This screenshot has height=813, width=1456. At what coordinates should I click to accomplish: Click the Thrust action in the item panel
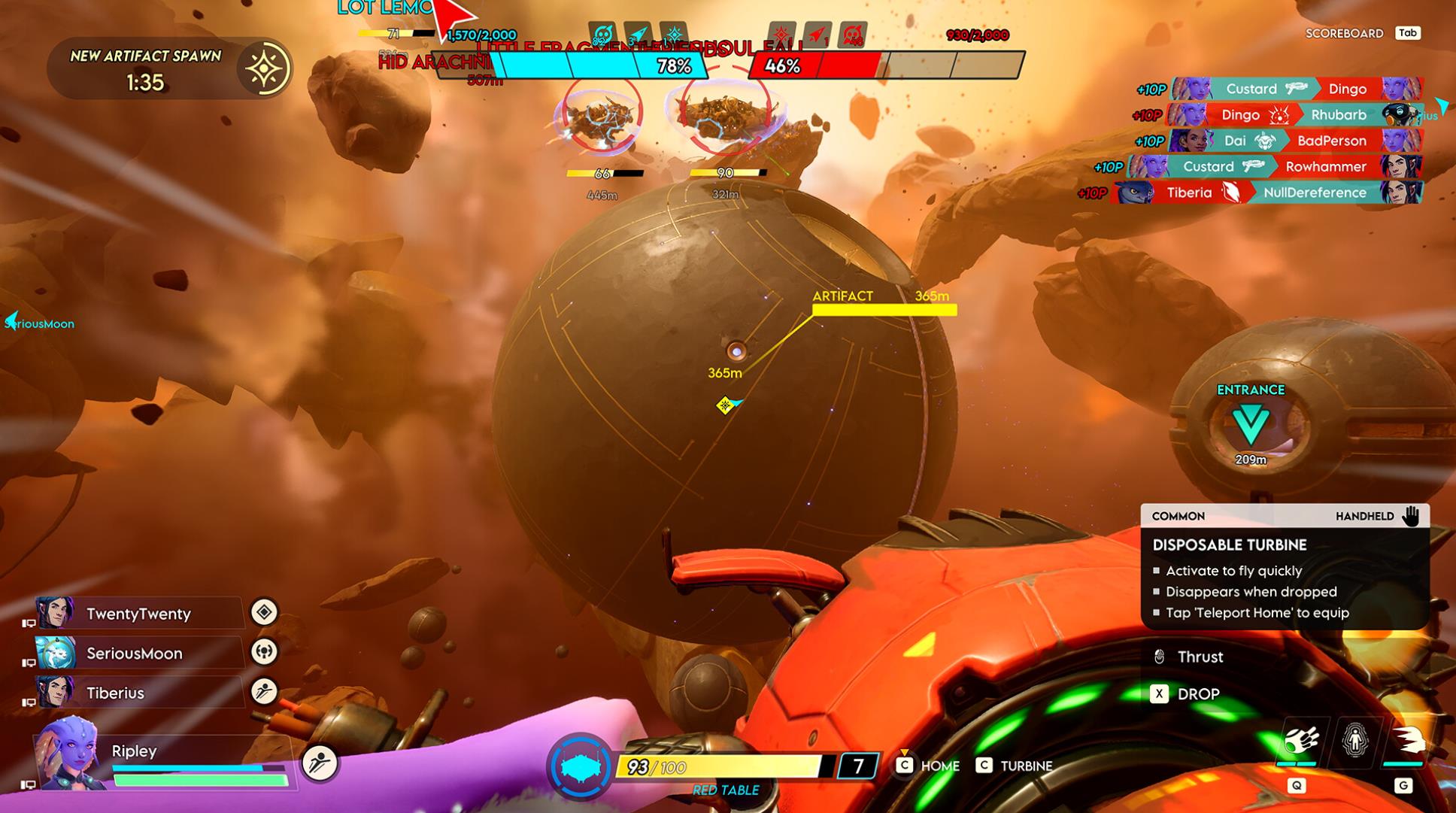[1199, 657]
